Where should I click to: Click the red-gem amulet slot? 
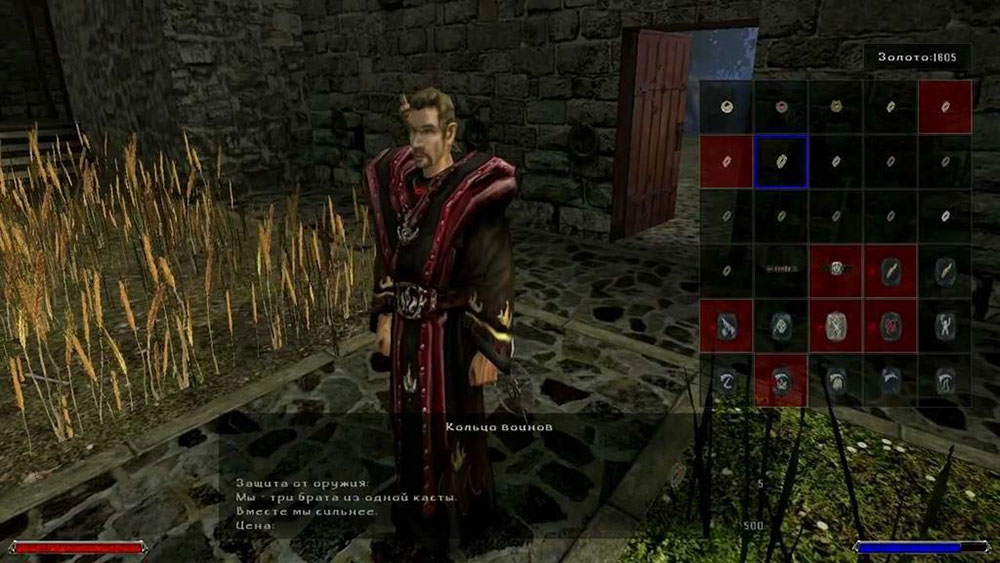781,107
